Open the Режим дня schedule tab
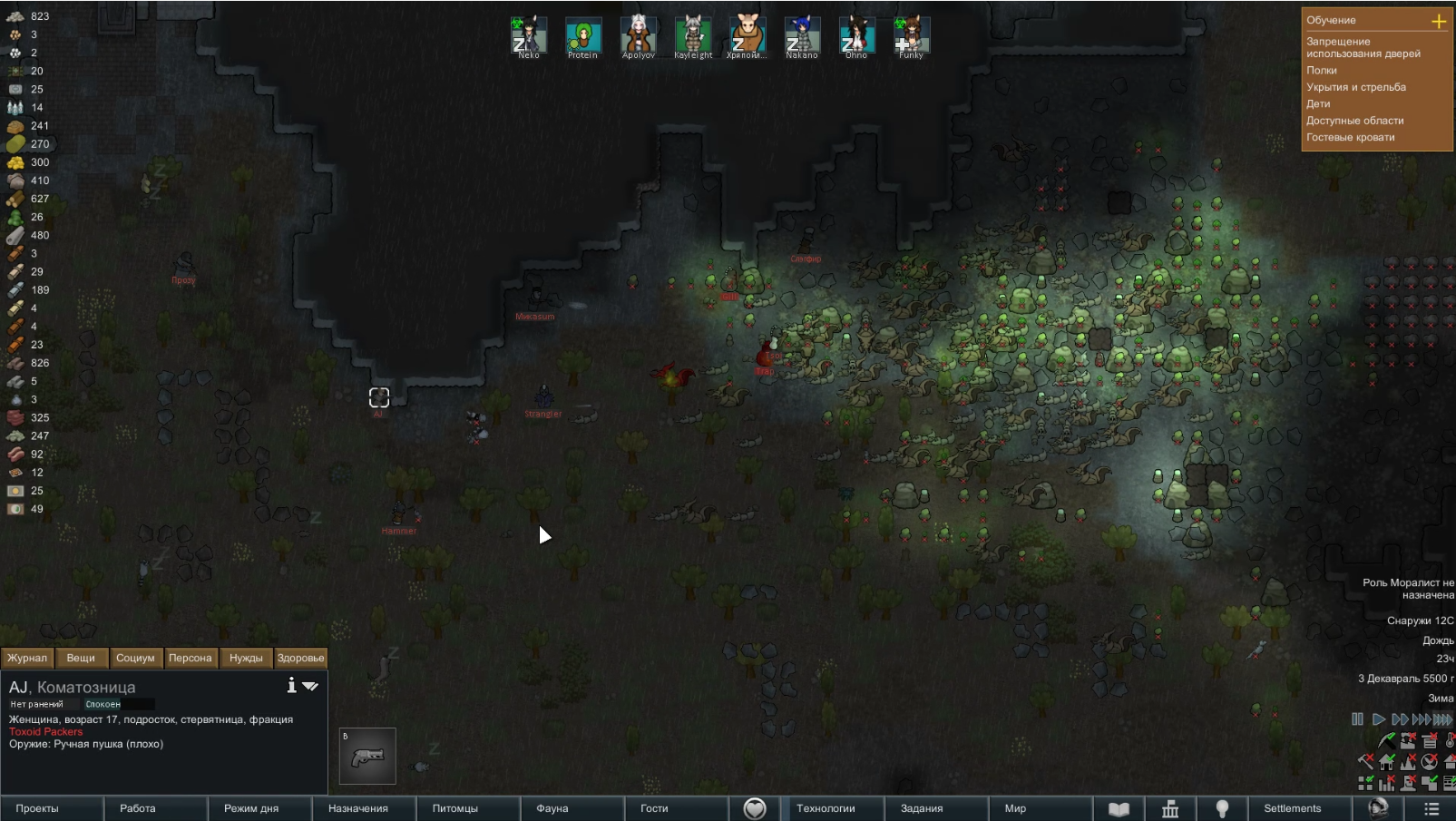Viewport: 1456px width, 821px height. point(251,808)
